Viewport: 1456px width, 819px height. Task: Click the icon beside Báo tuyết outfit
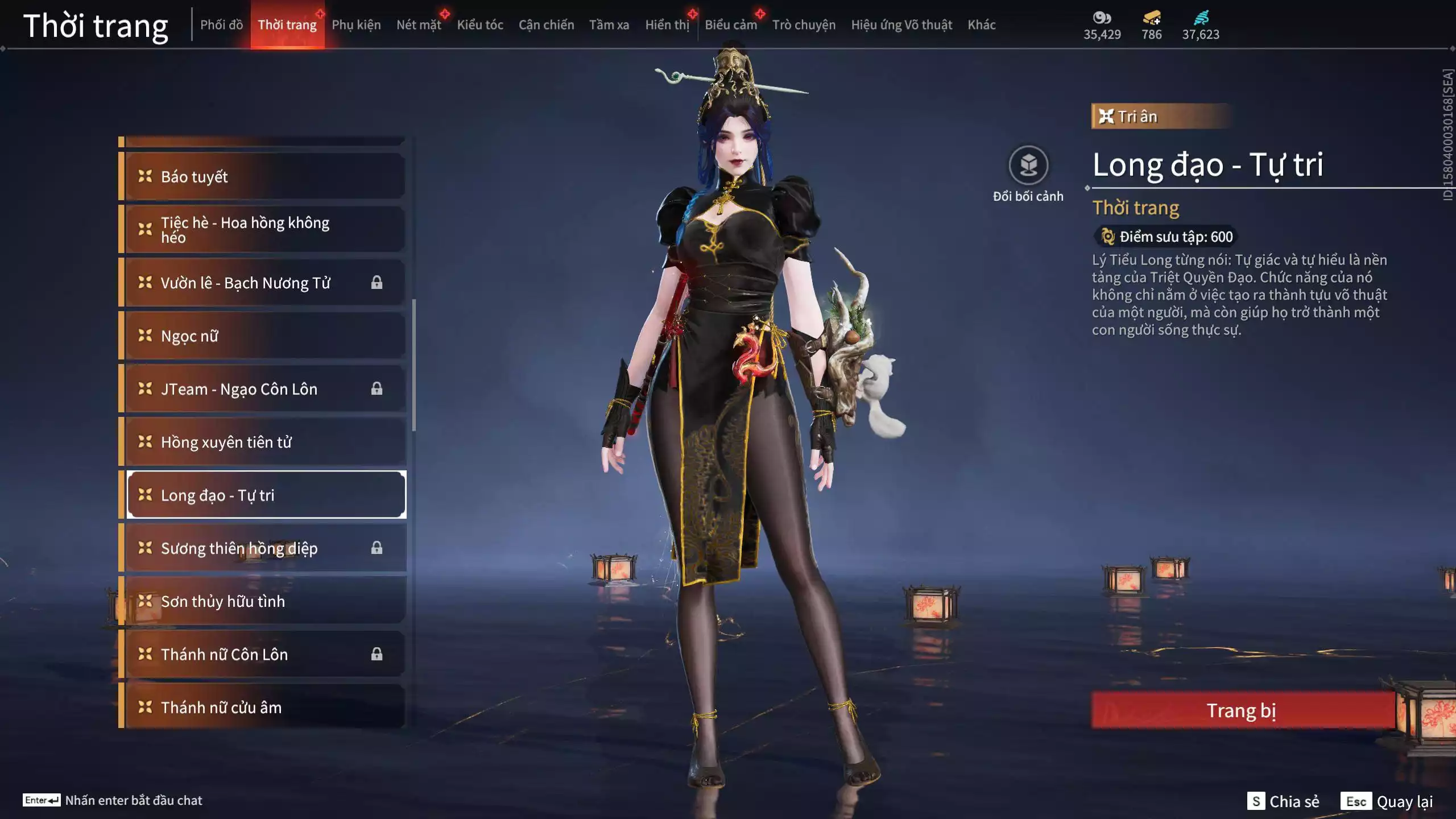click(146, 176)
